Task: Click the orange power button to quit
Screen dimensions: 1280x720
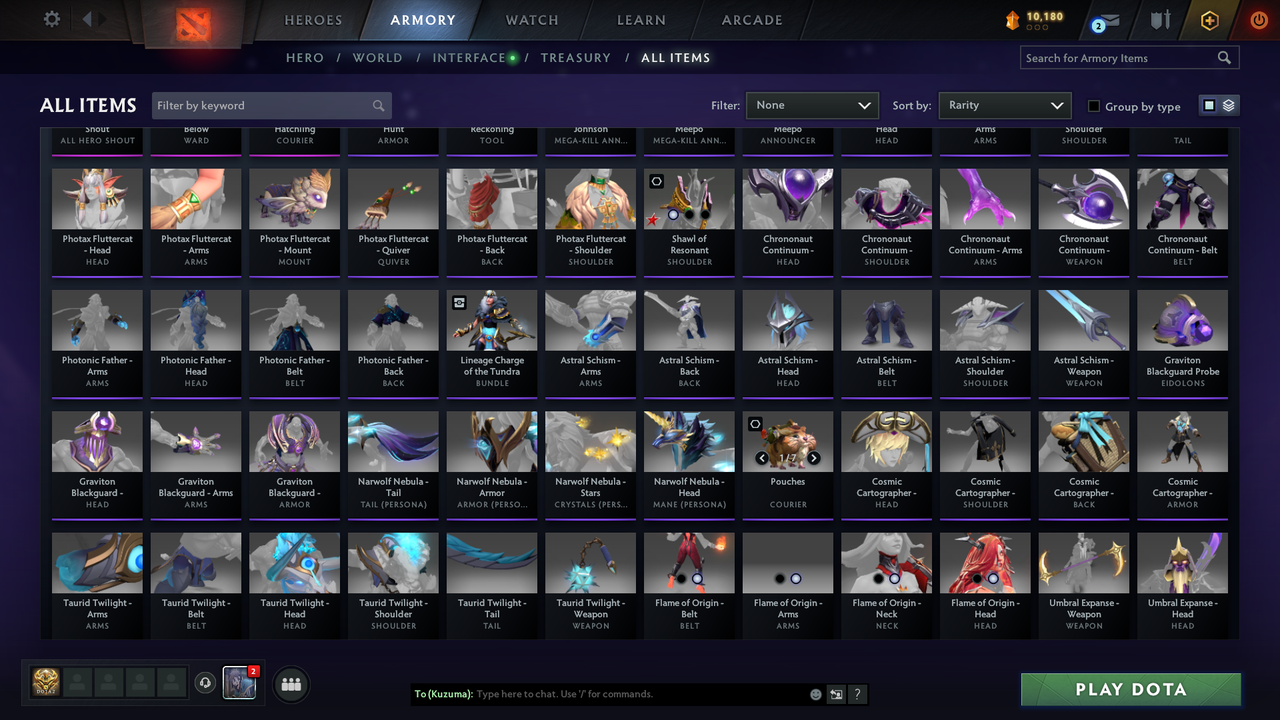Action: pyautogui.click(x=1258, y=19)
